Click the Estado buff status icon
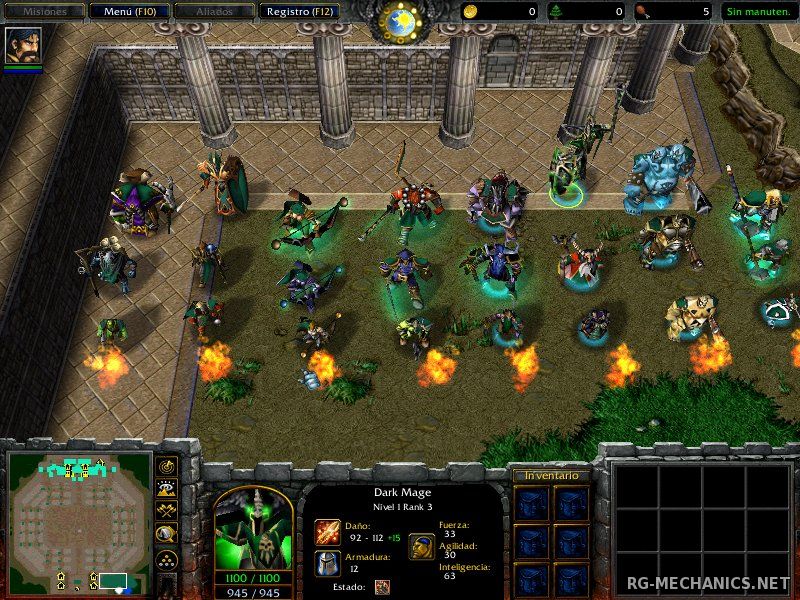Image resolution: width=800 pixels, height=600 pixels. click(383, 587)
